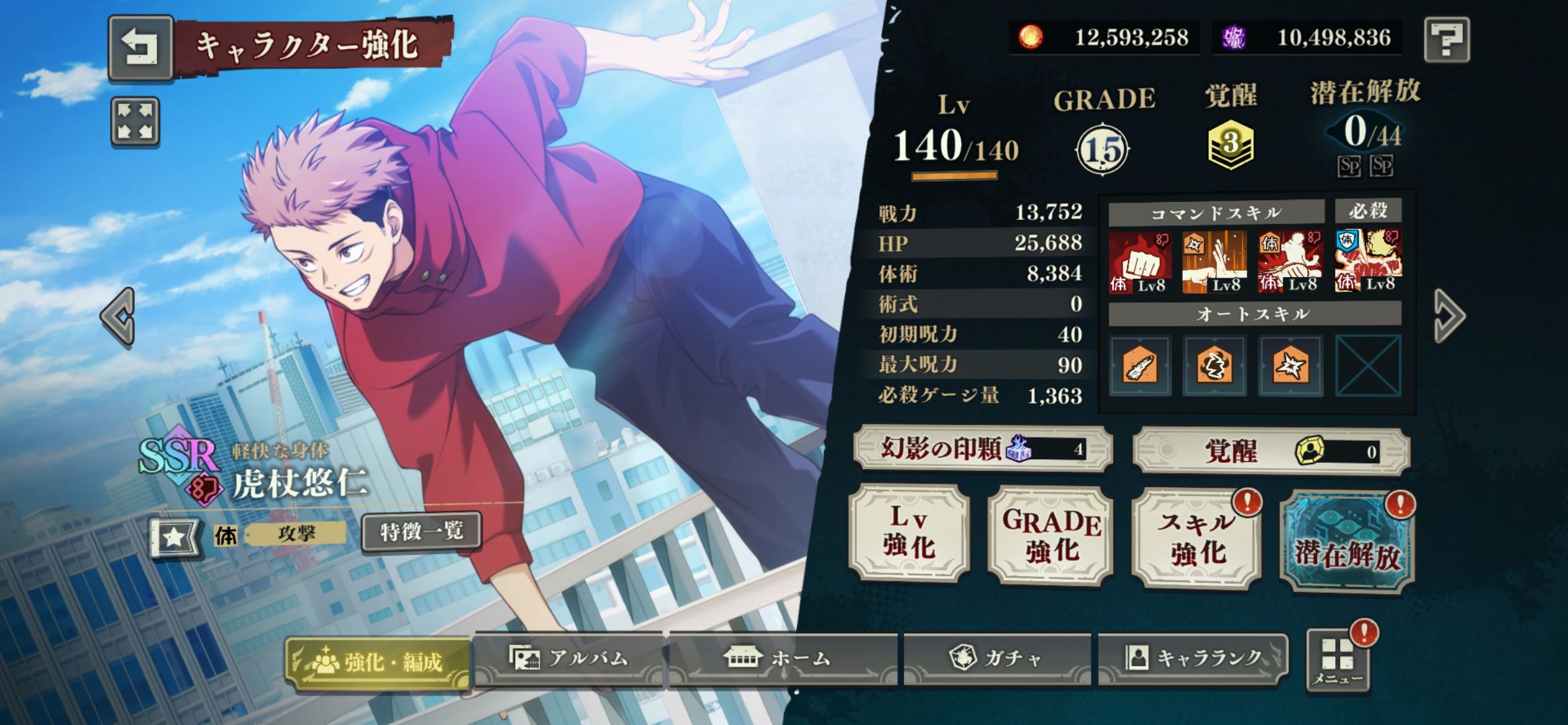Screen dimensions: 1568x725
Task: Open the キャラランク character rank tab
Action: (1192, 658)
